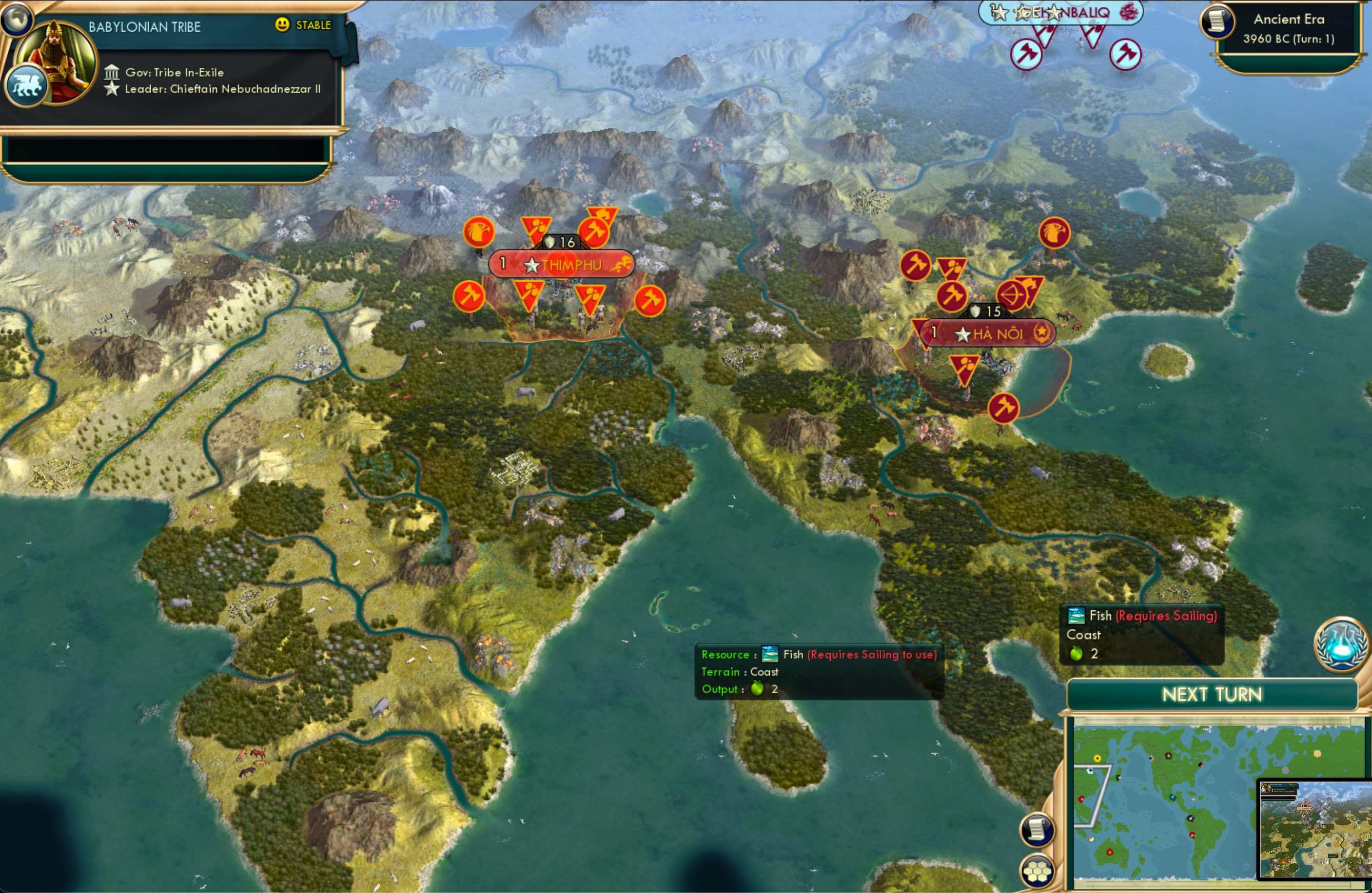Open the Thimphu city banner
1372x893 pixels.
click(x=562, y=265)
